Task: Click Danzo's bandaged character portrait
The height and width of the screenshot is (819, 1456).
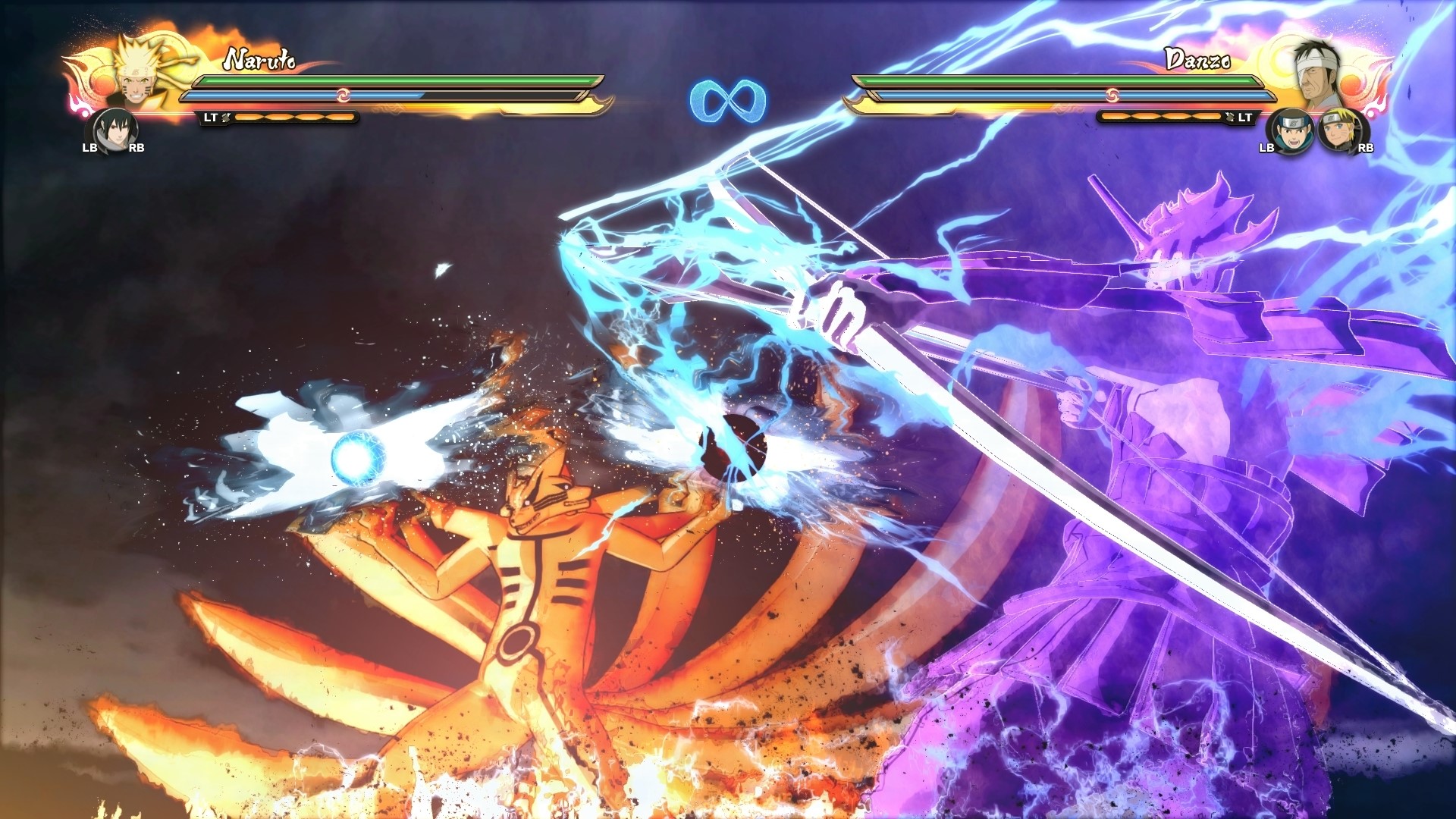Action: [1316, 74]
